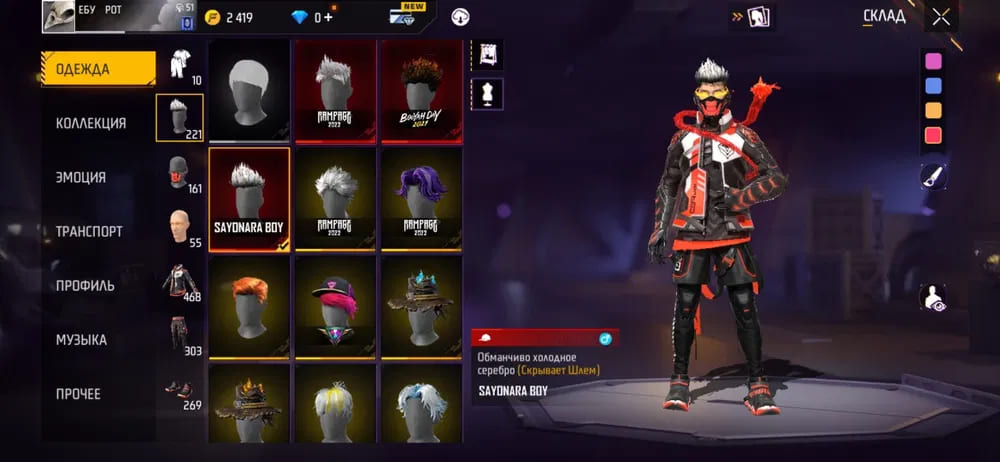
Task: Open the Музыка category
Action: 81,340
